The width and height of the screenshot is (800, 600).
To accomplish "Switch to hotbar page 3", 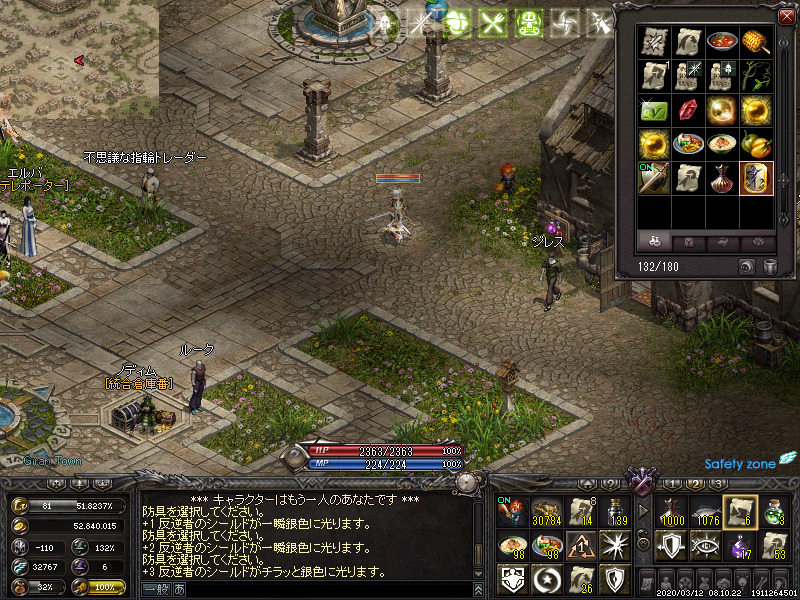I will pos(717,484).
